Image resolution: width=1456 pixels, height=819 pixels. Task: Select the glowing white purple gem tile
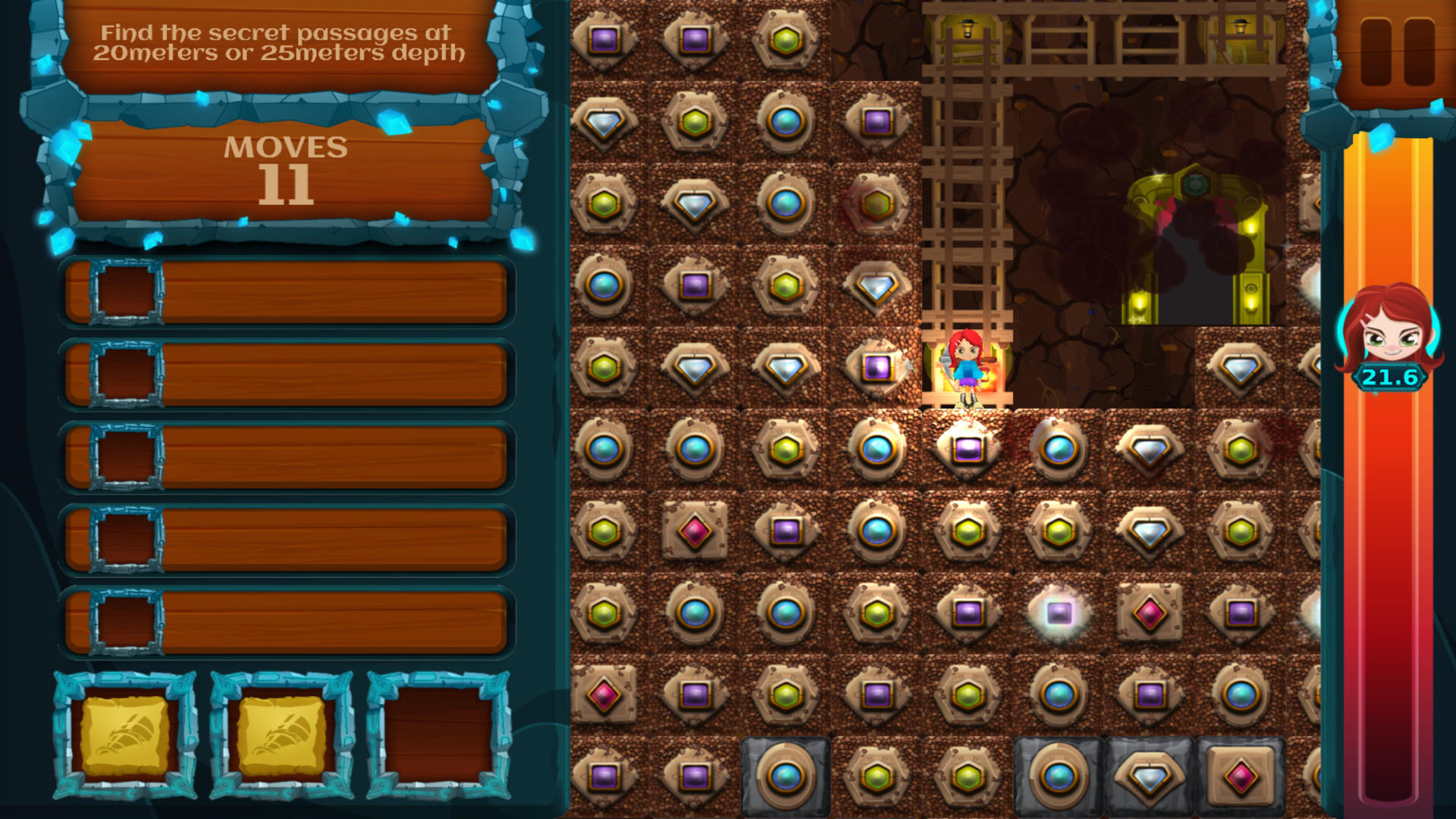click(1059, 613)
